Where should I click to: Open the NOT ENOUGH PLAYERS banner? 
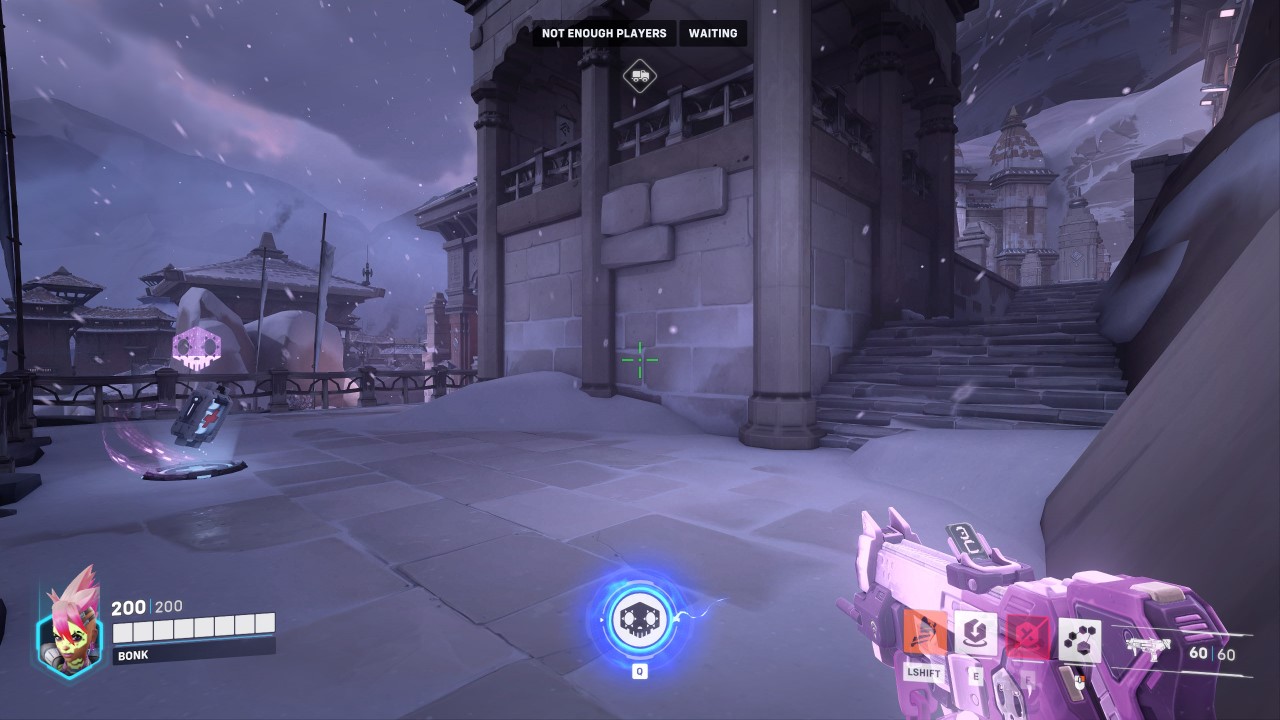(604, 33)
